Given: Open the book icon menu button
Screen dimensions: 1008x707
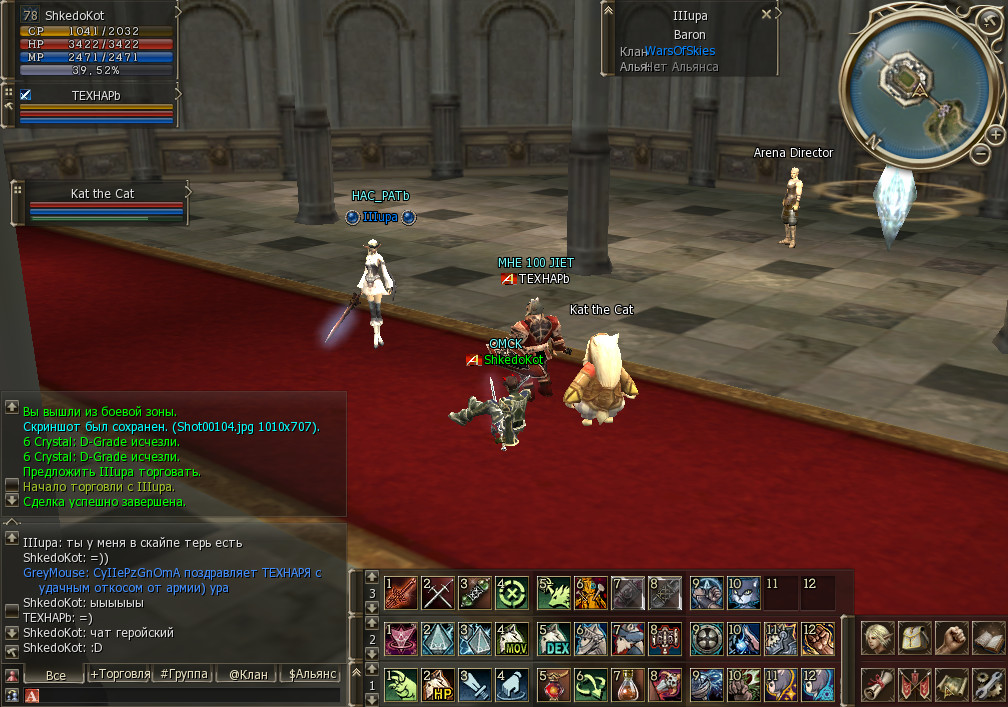Looking at the screenshot, I should click(x=989, y=637).
